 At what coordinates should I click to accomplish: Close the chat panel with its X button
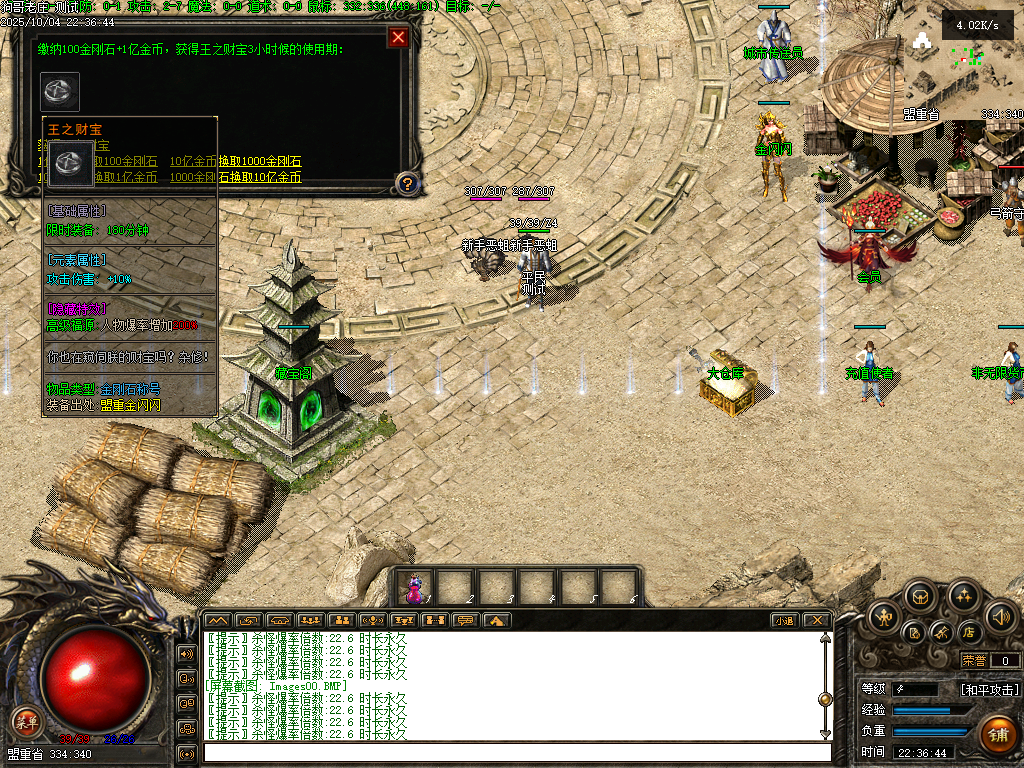click(816, 620)
